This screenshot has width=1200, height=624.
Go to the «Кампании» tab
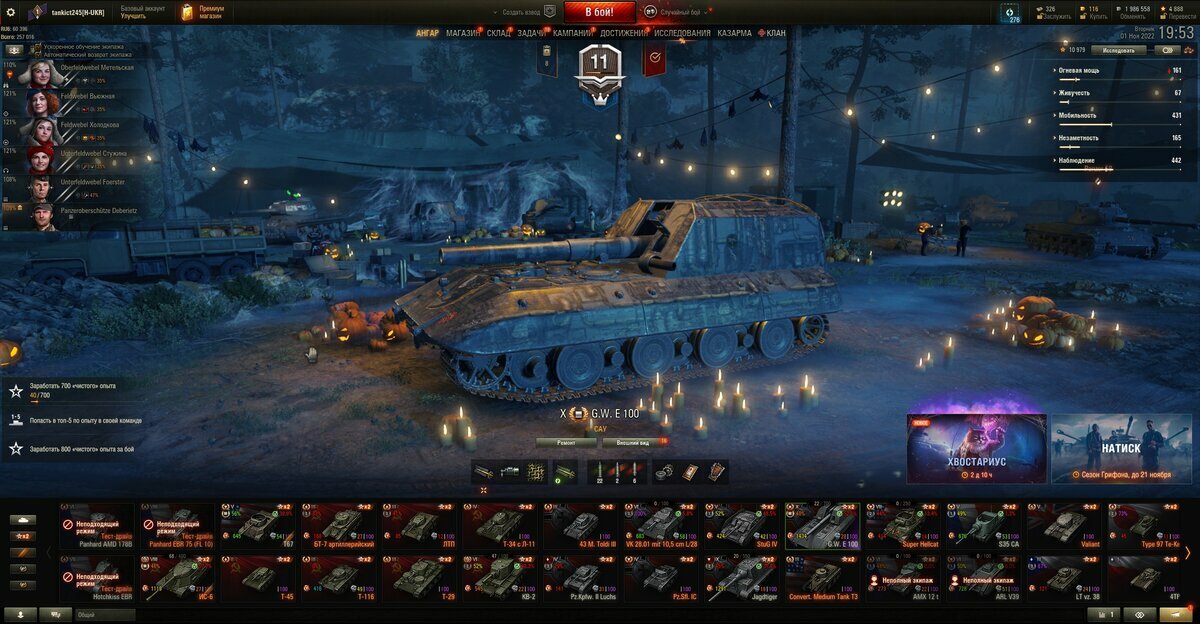point(572,33)
